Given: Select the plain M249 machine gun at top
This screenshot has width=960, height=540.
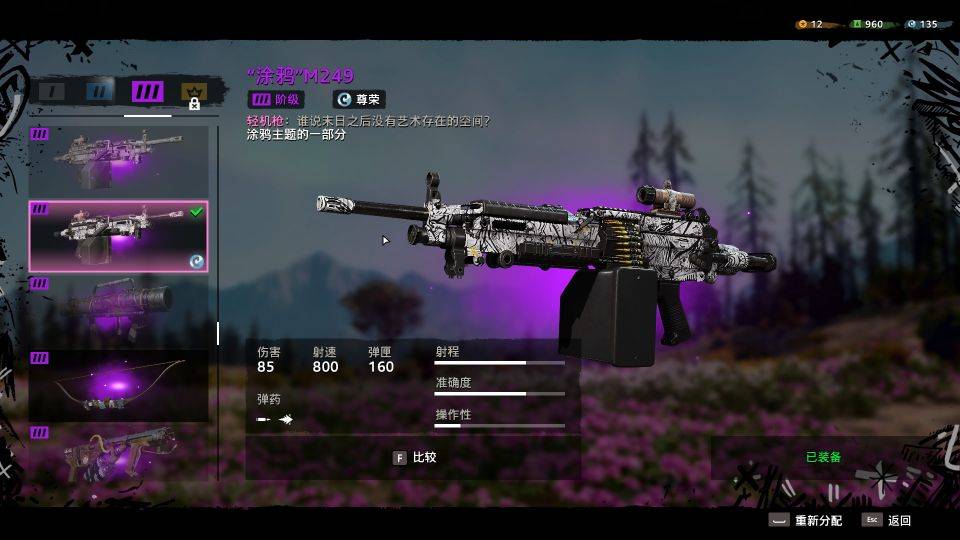Looking at the screenshot, I should pyautogui.click(x=118, y=158).
